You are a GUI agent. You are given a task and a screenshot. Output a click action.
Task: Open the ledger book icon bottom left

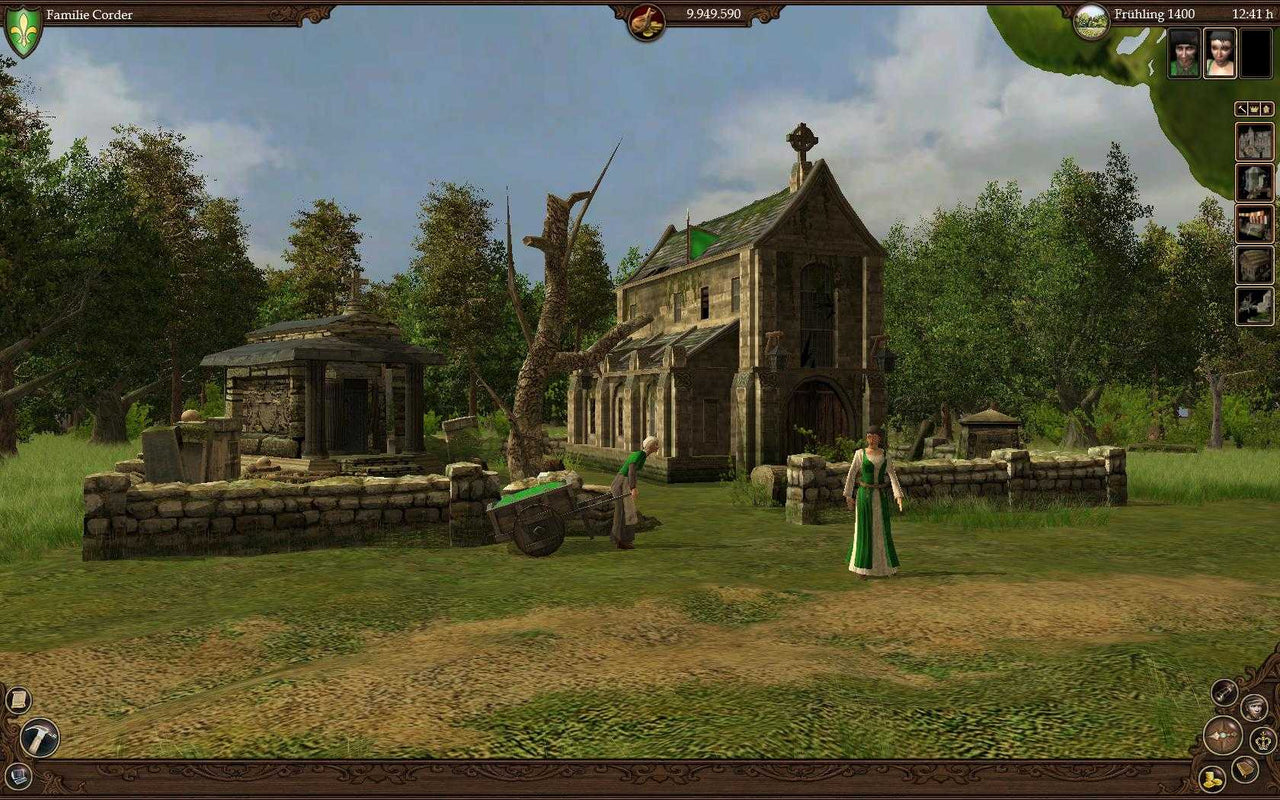click(x=17, y=778)
